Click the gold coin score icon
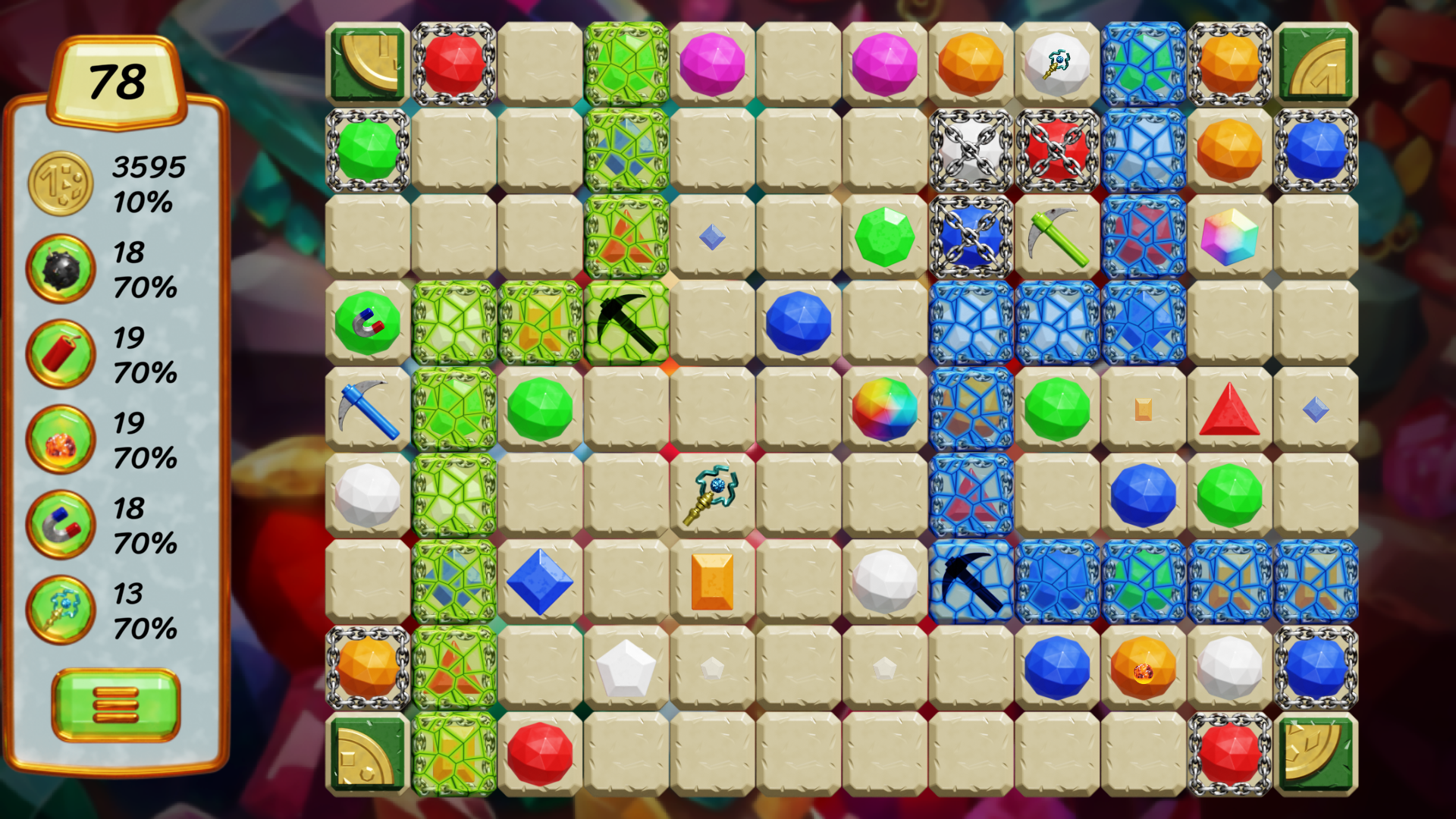1456x819 pixels. 60,182
